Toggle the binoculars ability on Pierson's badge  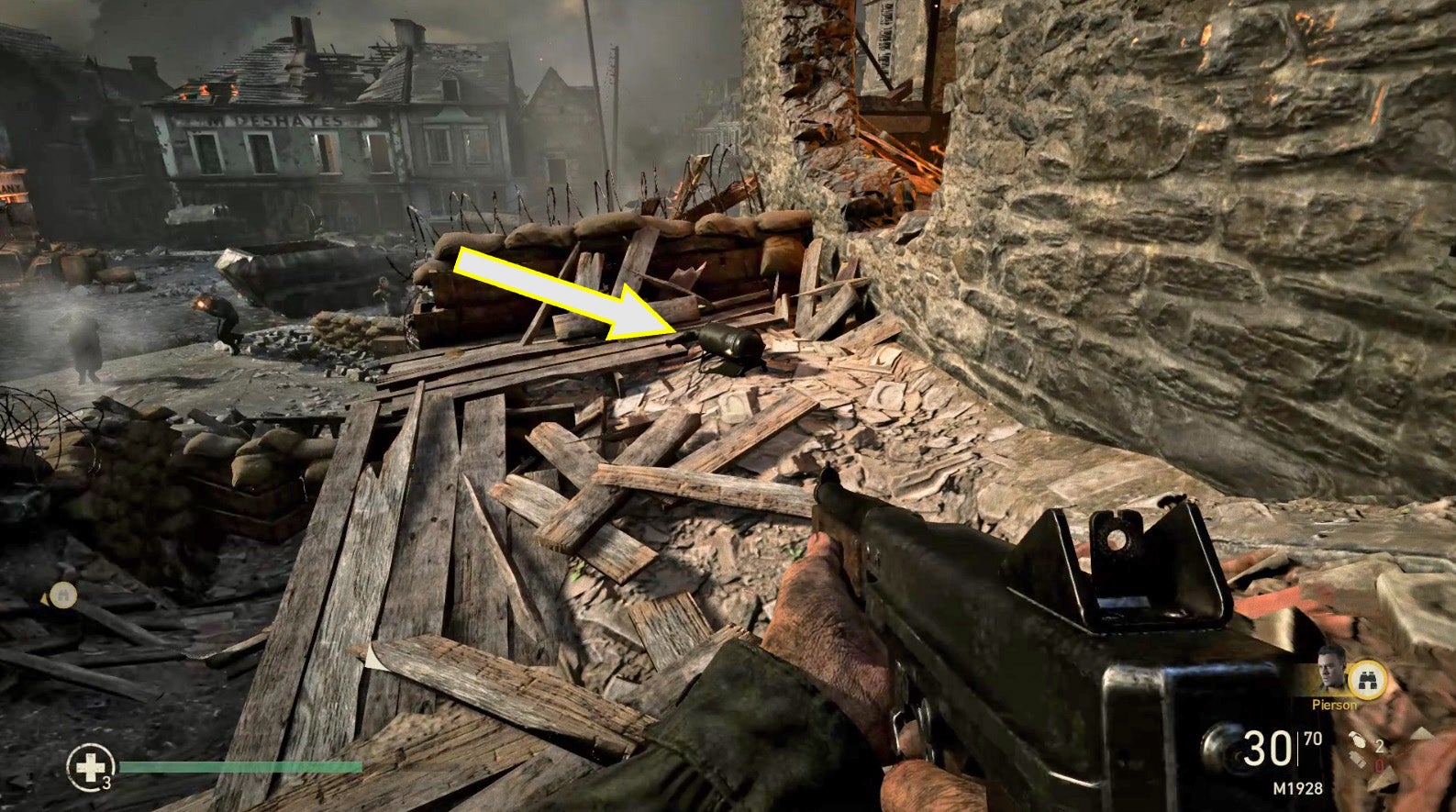click(1367, 679)
